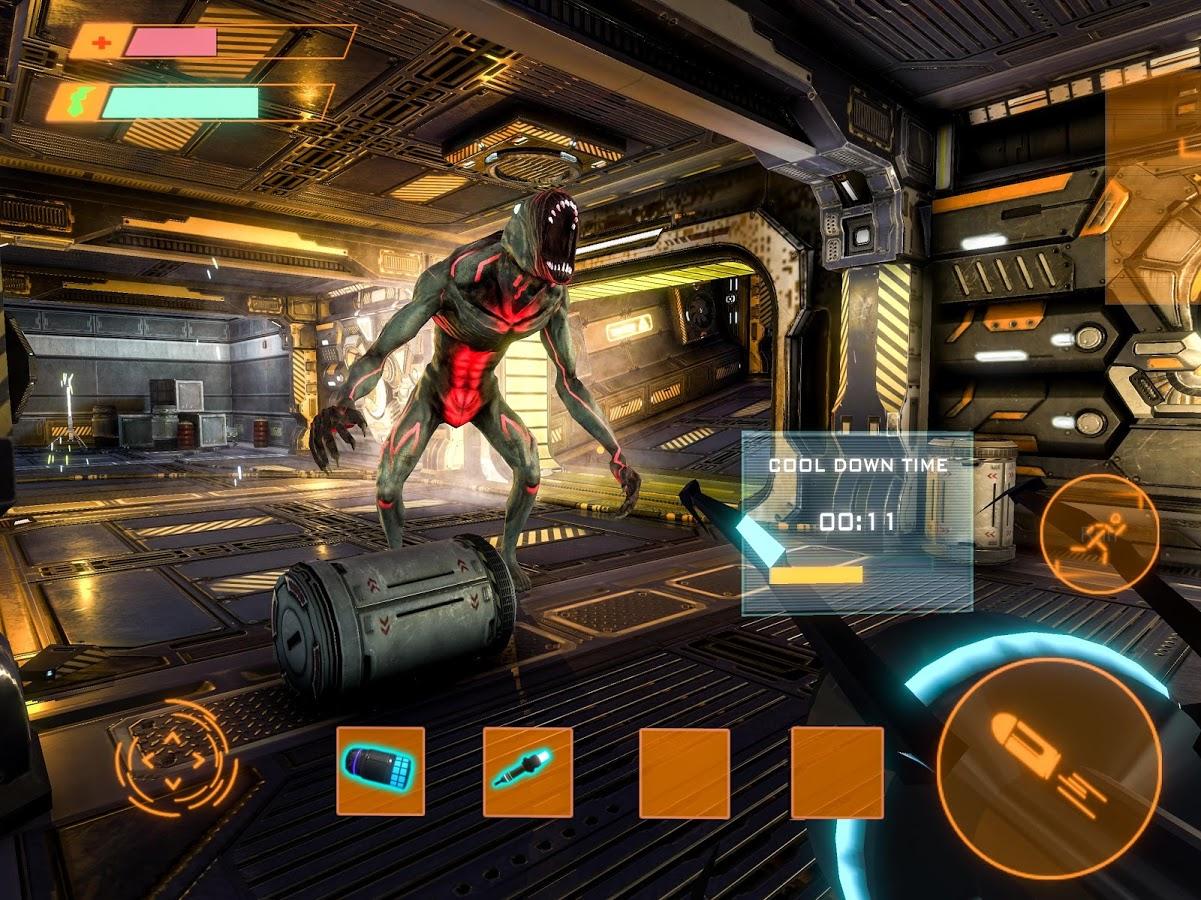This screenshot has width=1201, height=900.
Task: Use the circular movement arrows pad
Action: 172,758
